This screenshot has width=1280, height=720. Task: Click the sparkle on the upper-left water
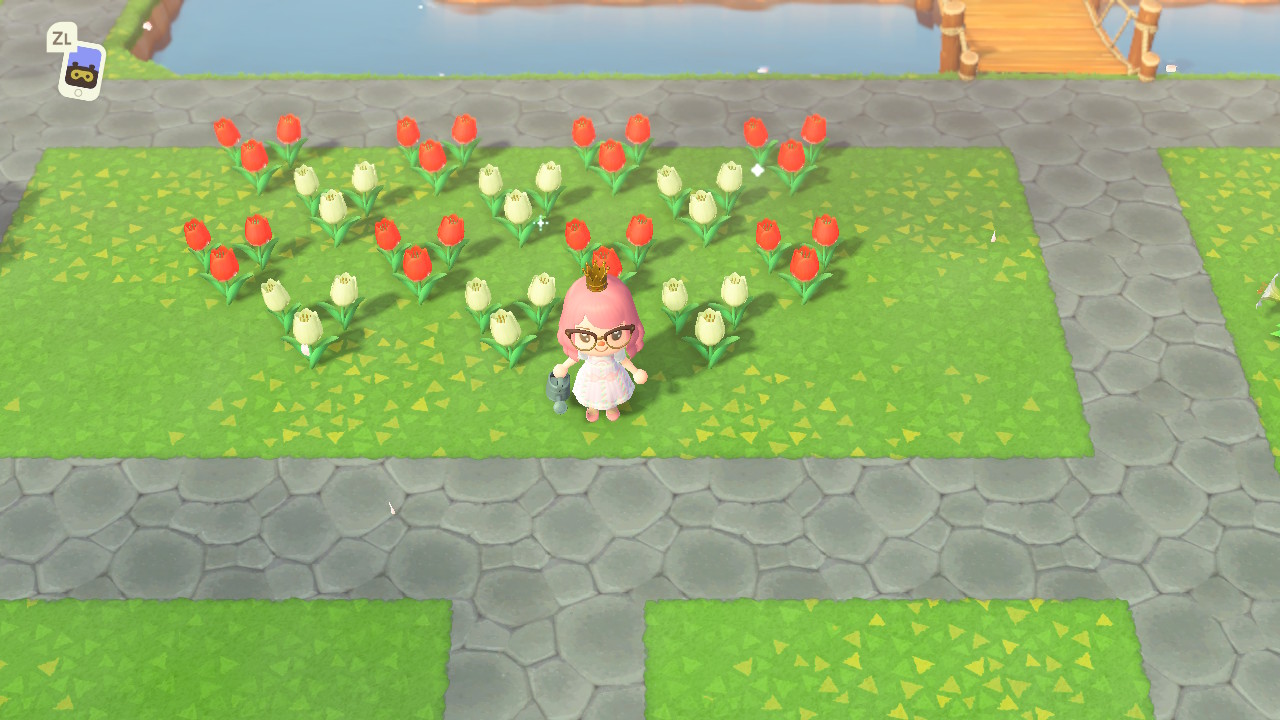tap(421, 7)
